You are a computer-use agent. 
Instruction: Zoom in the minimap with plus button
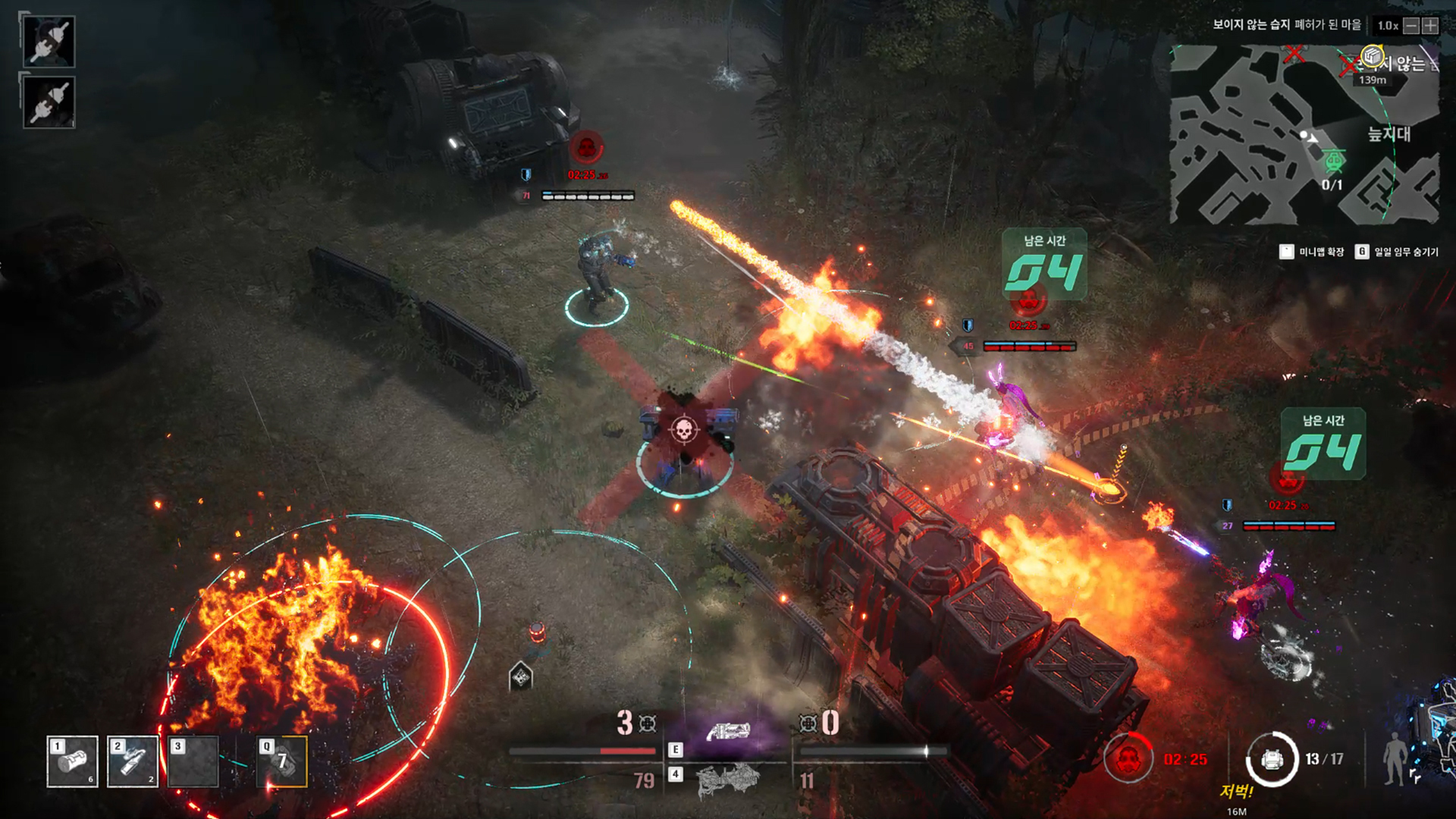click(1430, 26)
